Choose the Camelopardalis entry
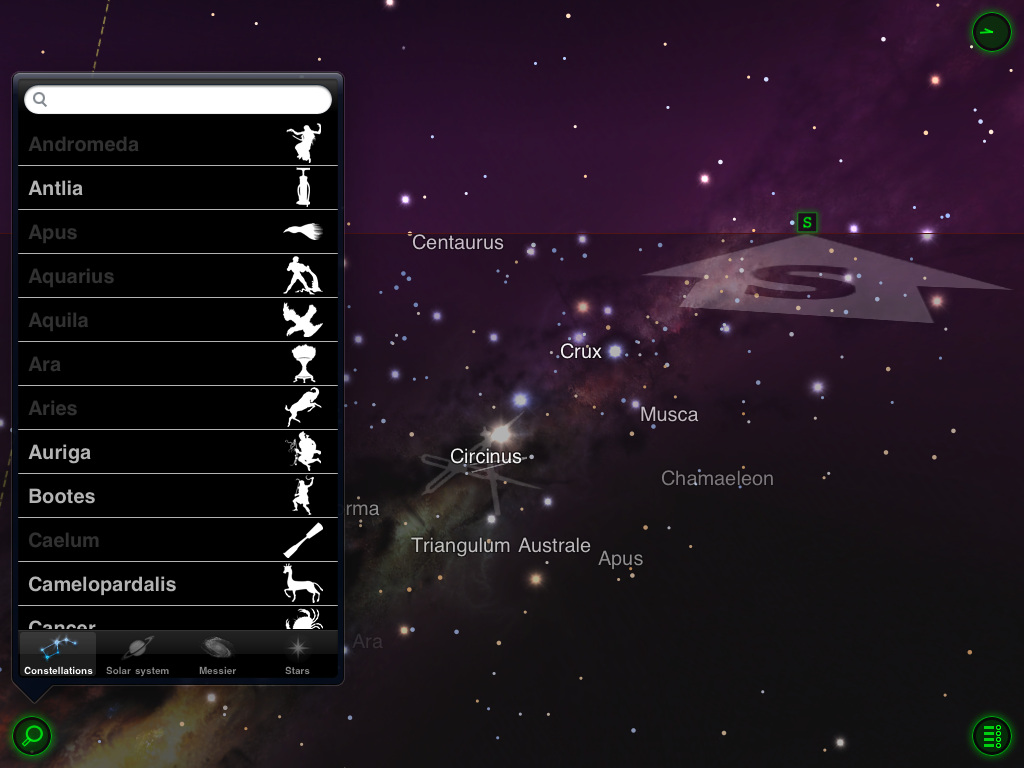The width and height of the screenshot is (1024, 768). [178, 584]
